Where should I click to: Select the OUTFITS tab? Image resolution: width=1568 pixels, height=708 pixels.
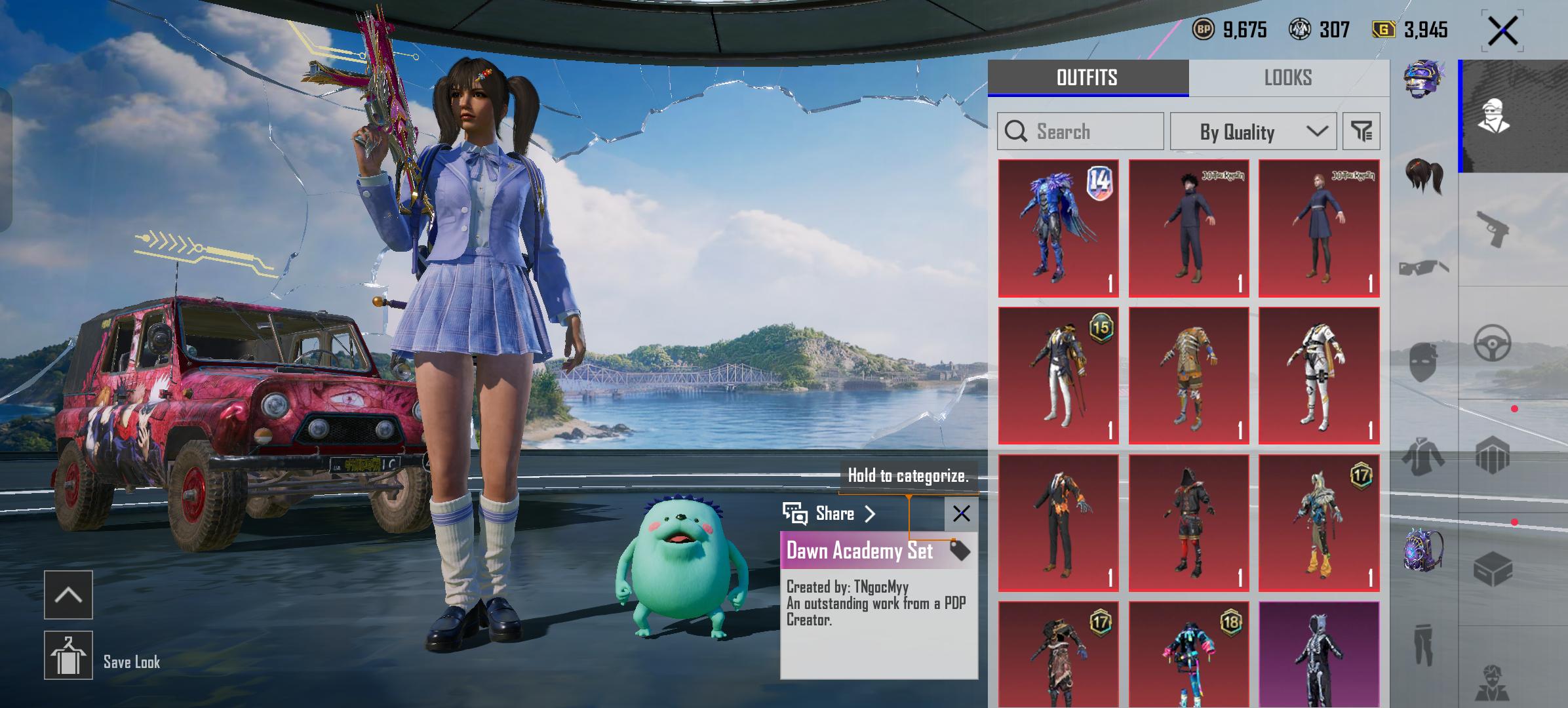(1088, 78)
